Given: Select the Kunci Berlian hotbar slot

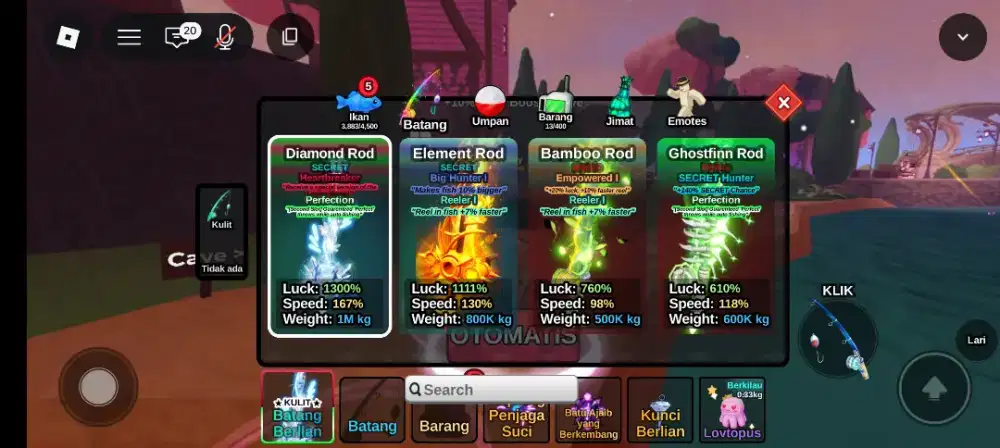Looking at the screenshot, I should pyautogui.click(x=660, y=410).
